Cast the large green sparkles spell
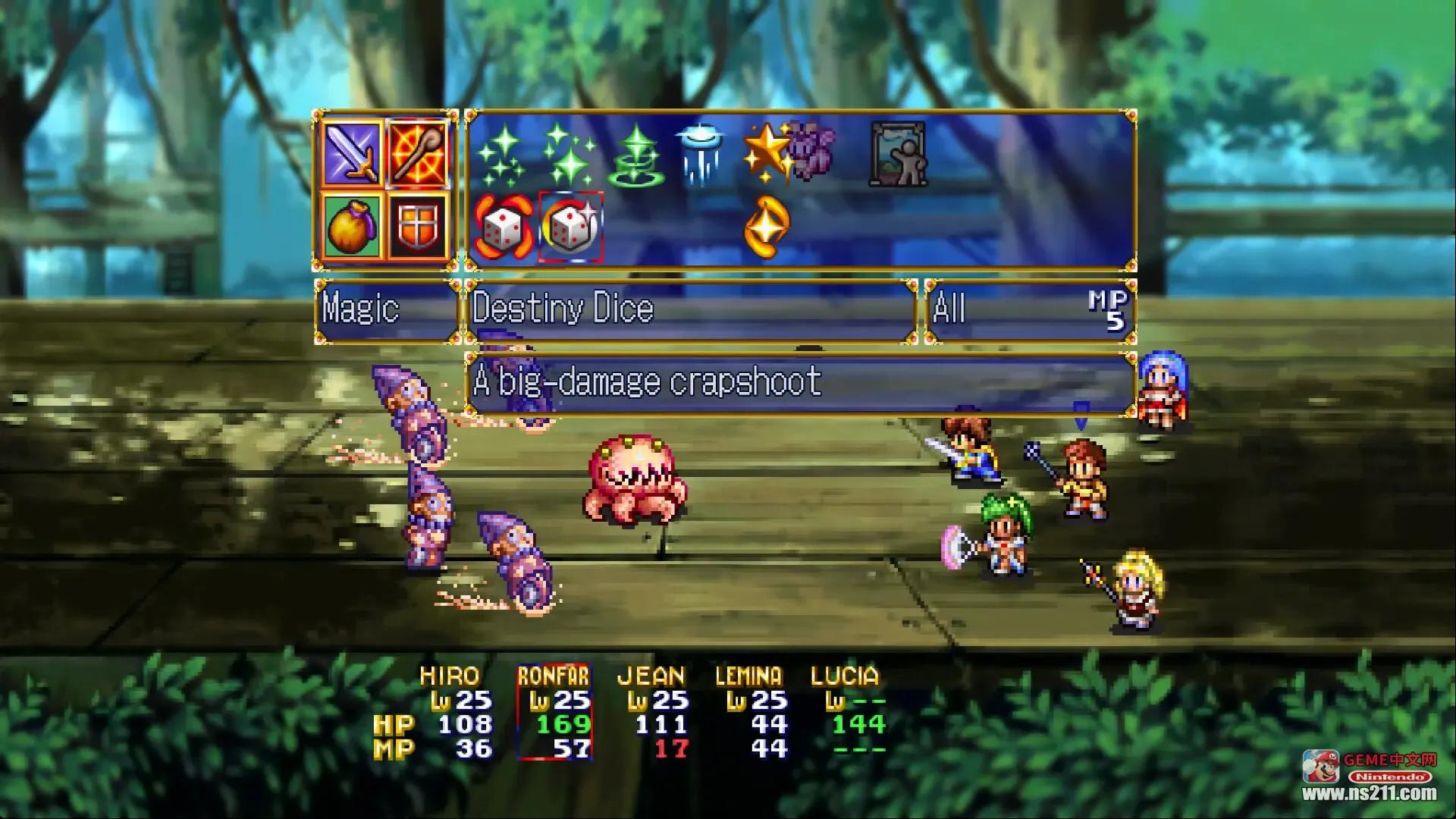Screen dimensions: 1456x819 570,155
